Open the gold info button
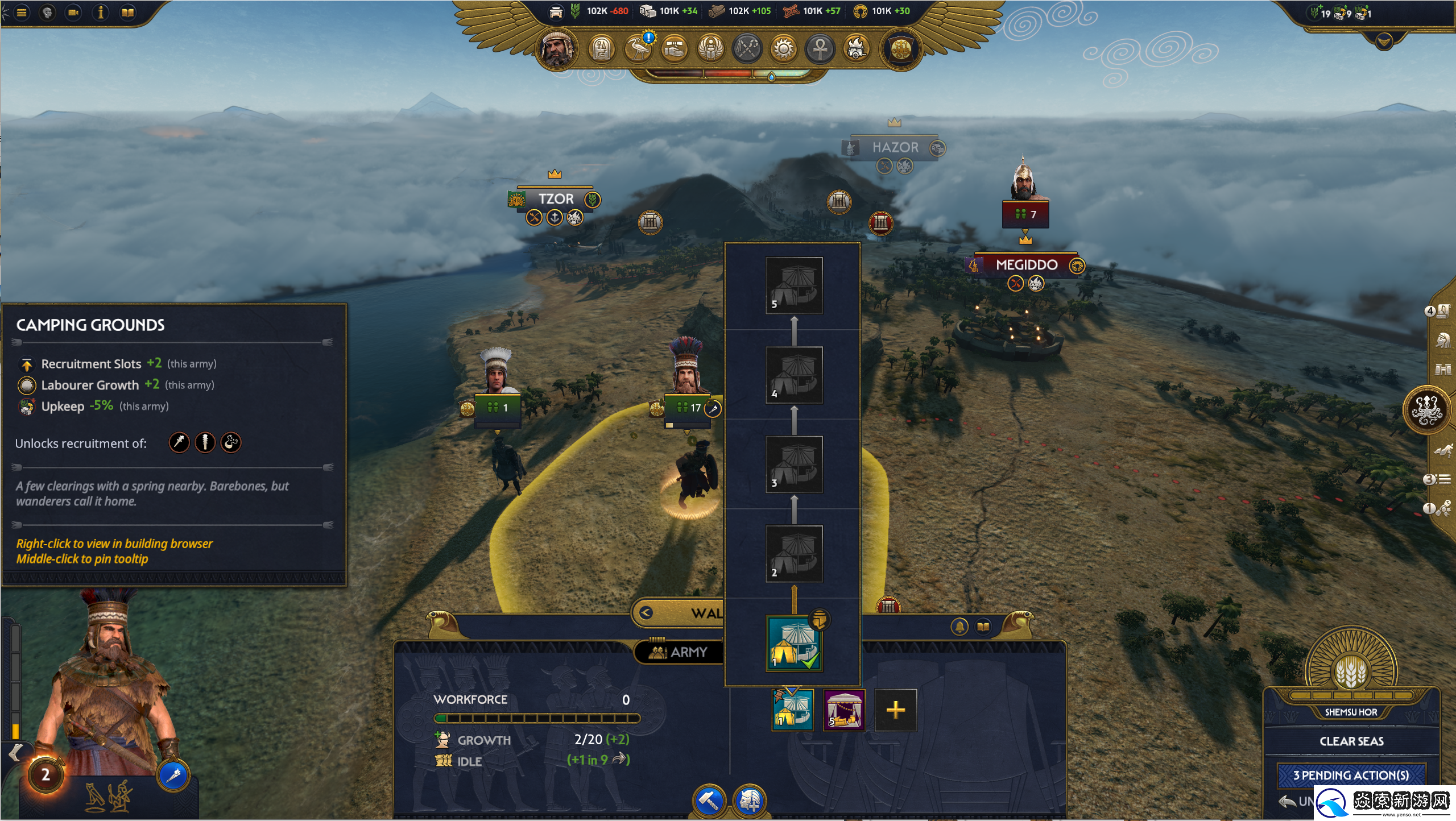 [x=101, y=13]
